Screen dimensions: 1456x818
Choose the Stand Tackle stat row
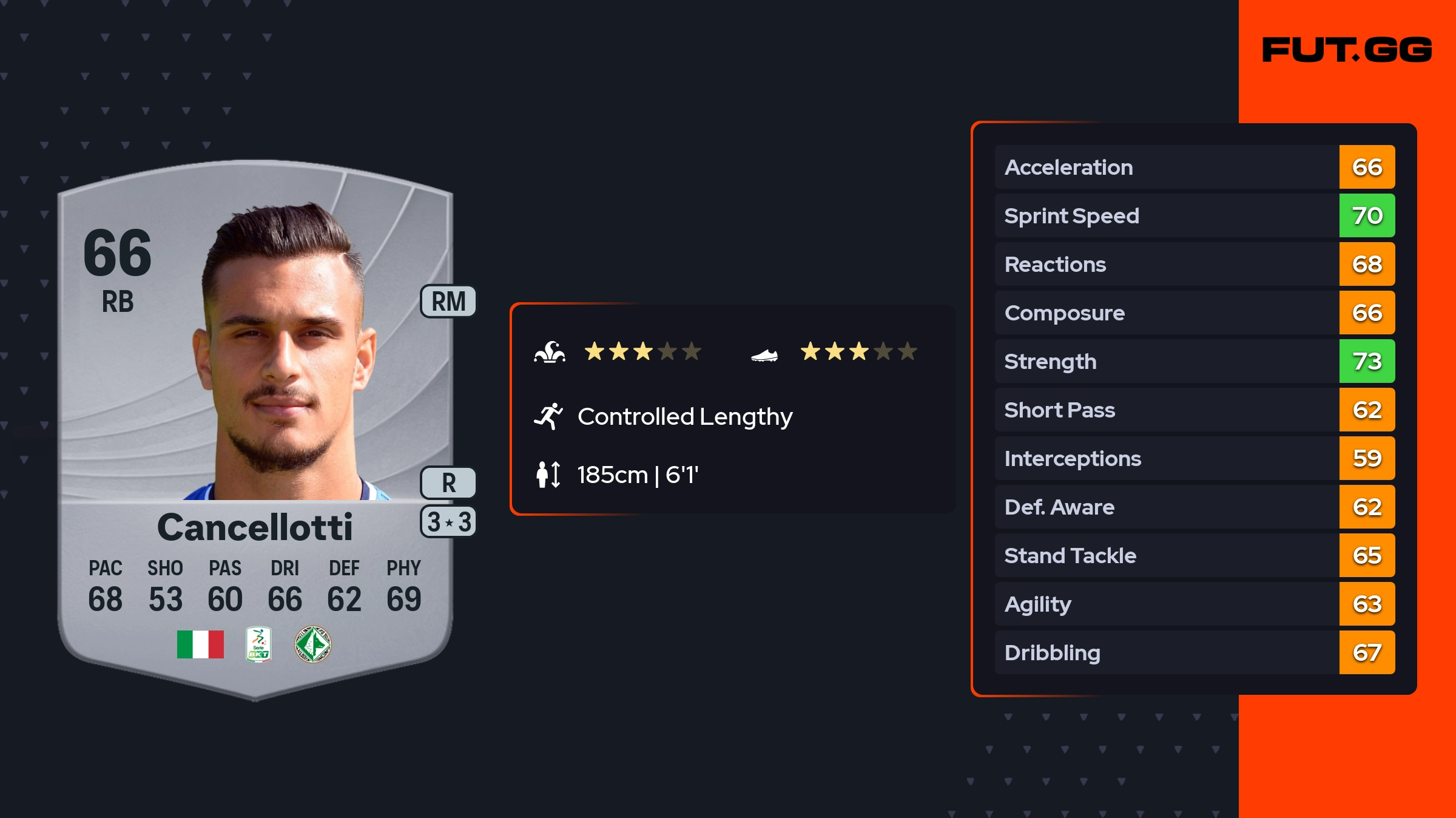(1194, 556)
